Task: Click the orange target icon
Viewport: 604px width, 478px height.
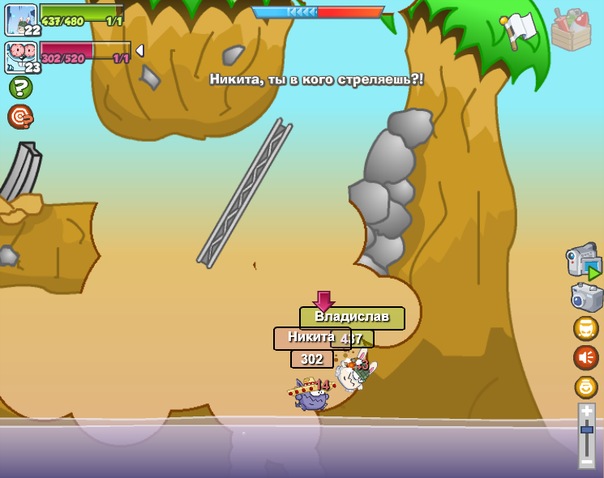Action: [x=21, y=117]
